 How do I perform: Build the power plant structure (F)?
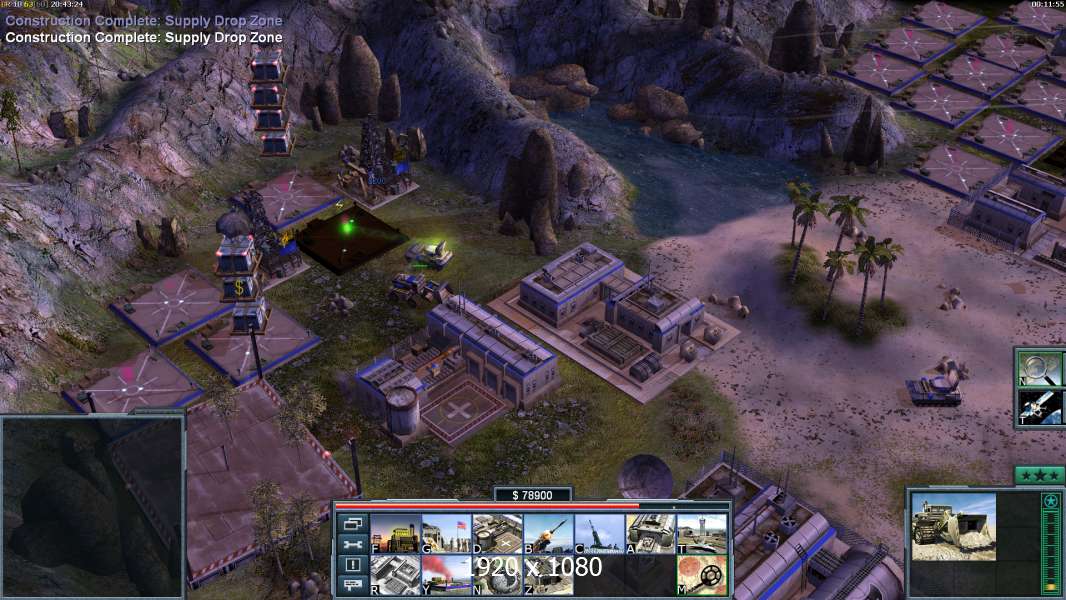pos(395,534)
